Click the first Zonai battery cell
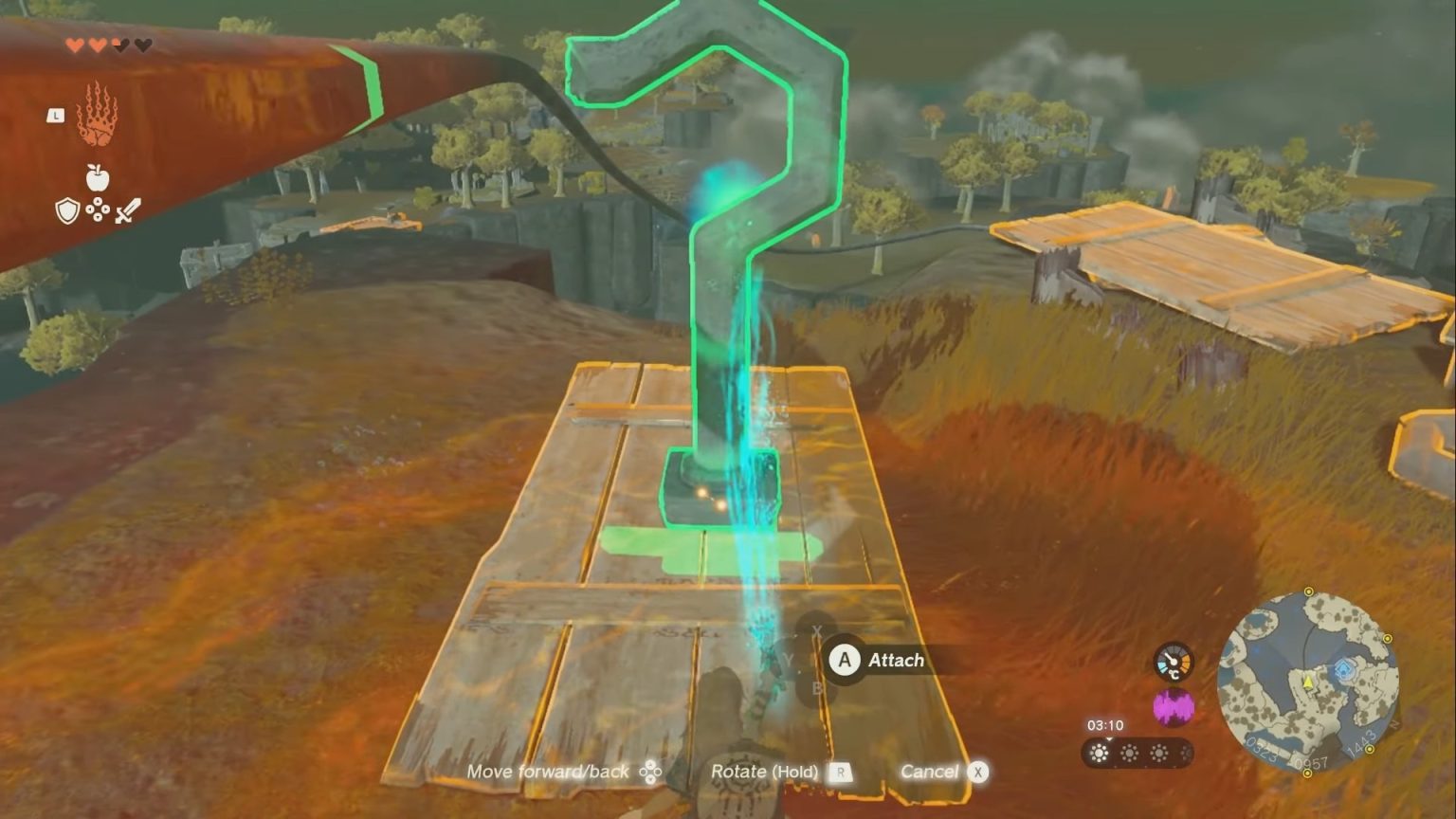 point(1100,754)
